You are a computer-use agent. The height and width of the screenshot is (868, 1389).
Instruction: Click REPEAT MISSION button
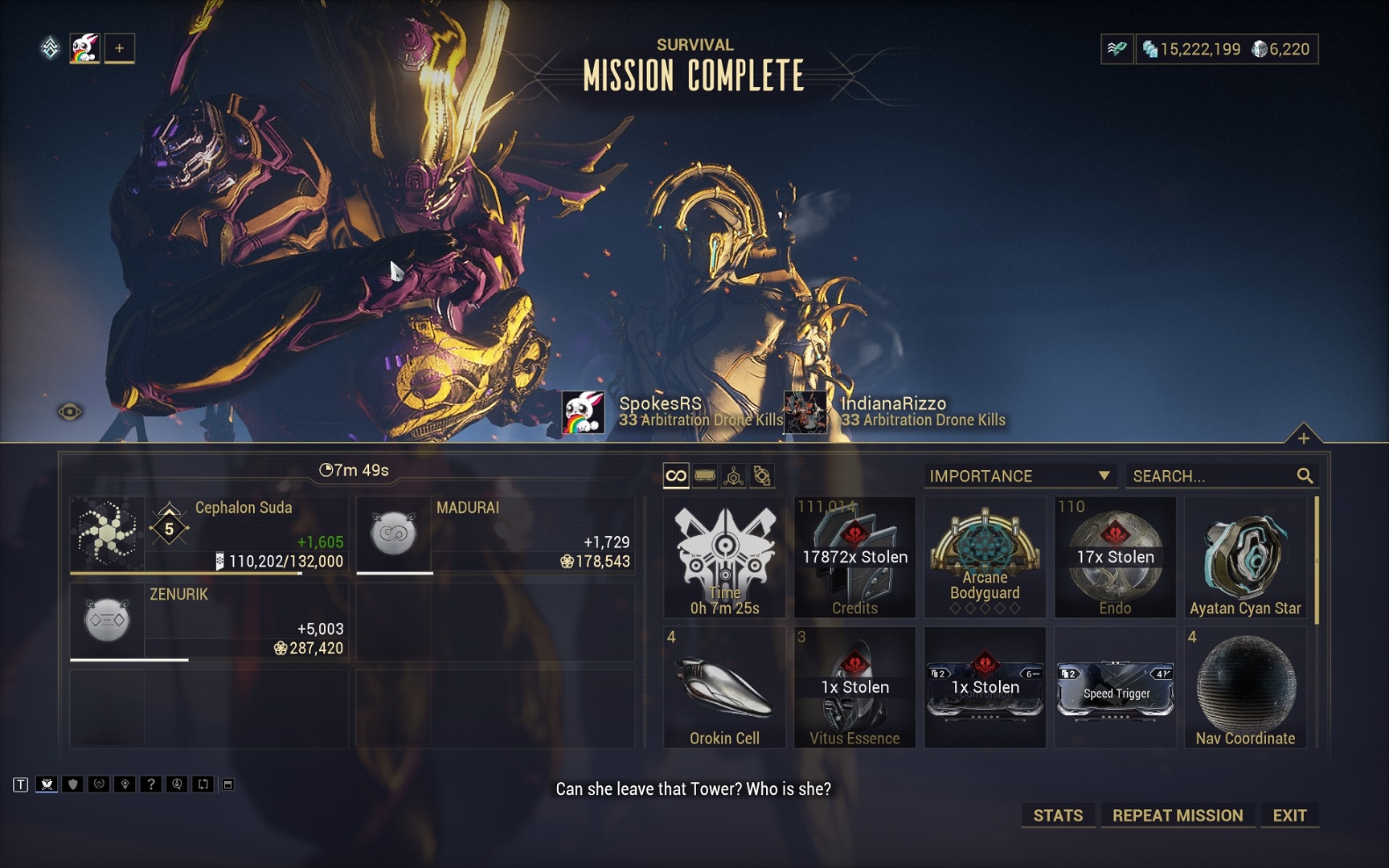[1177, 815]
